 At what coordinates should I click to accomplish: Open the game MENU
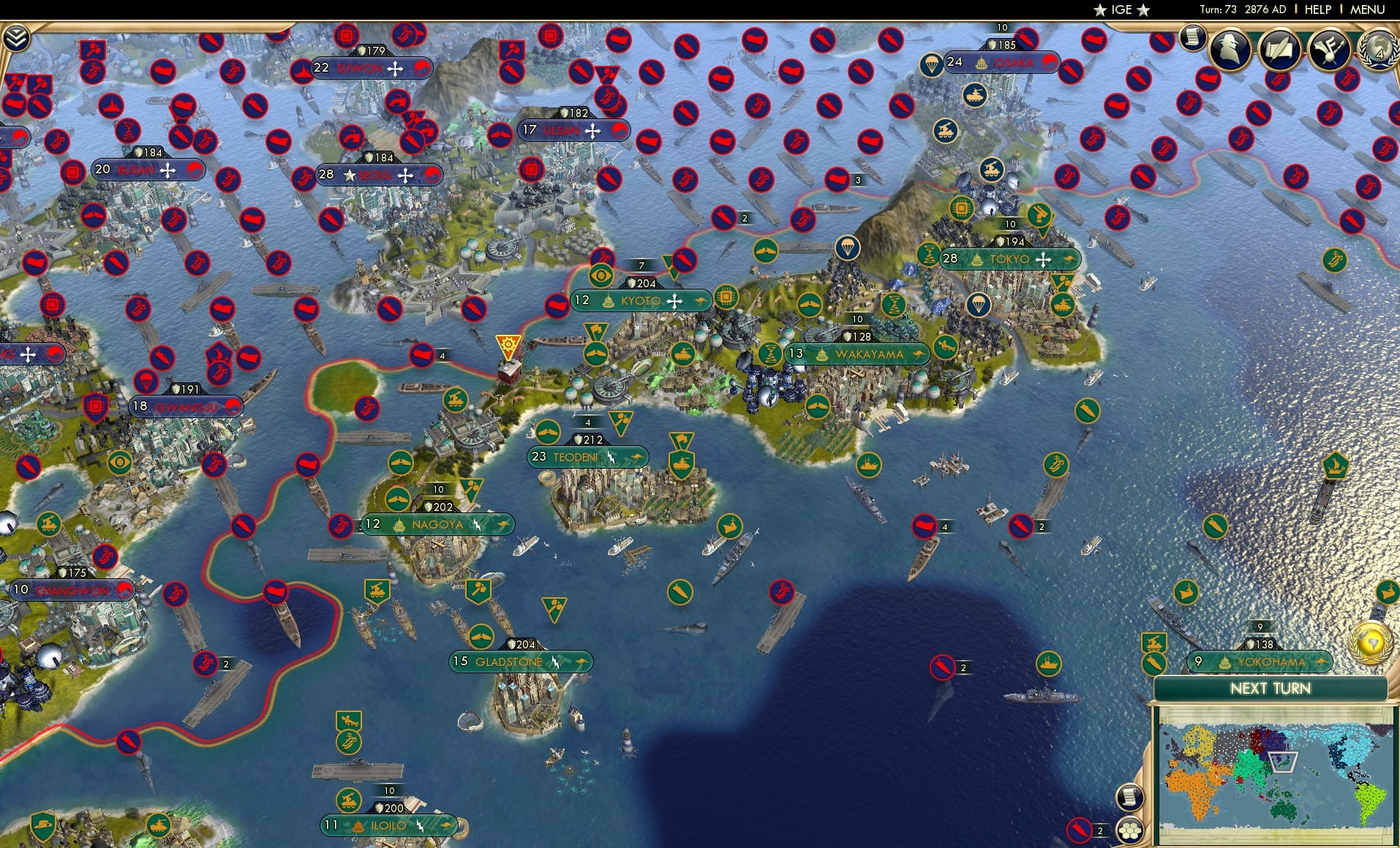(1366, 10)
